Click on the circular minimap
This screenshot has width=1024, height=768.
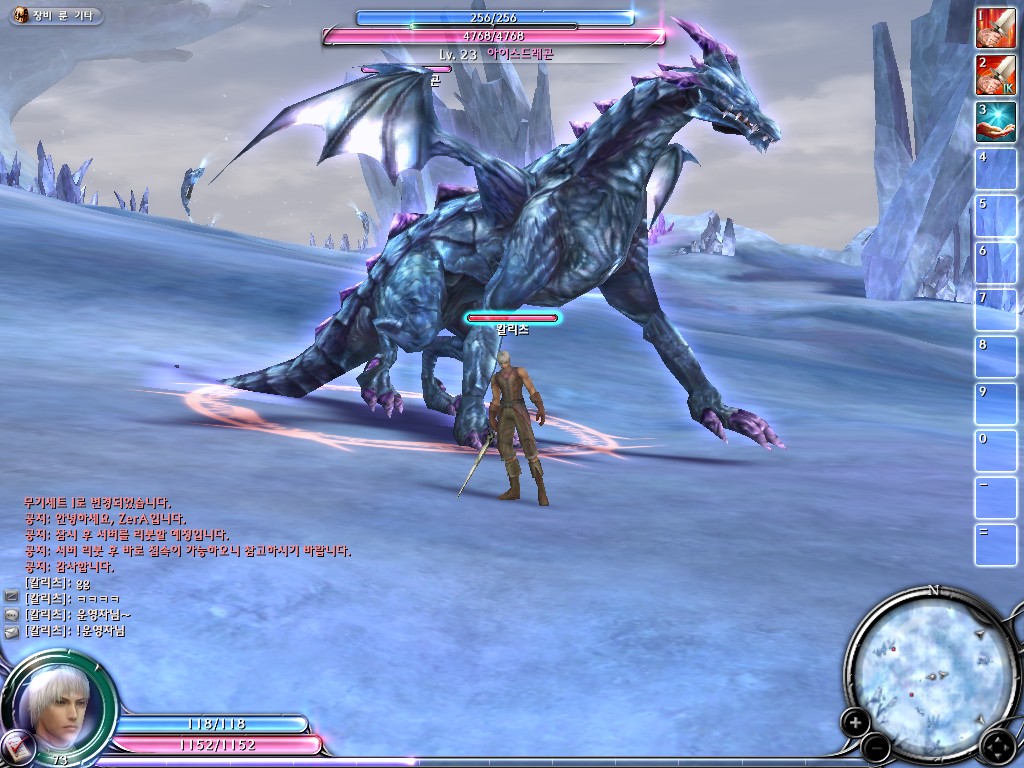[930, 665]
